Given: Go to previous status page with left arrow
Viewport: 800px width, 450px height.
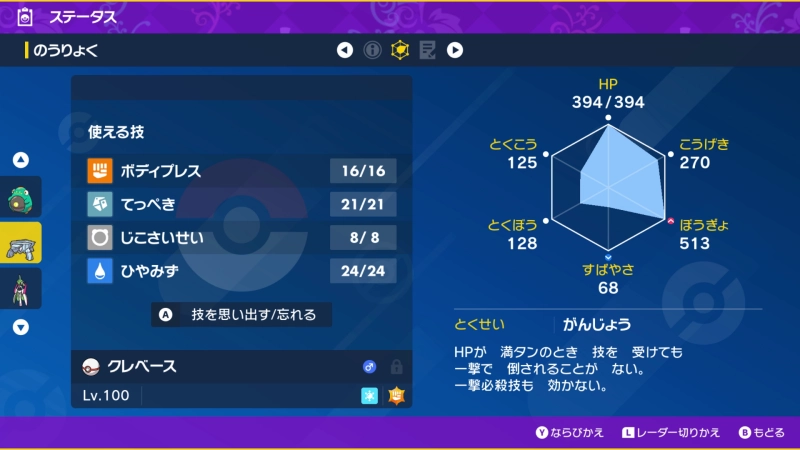Looking at the screenshot, I should (x=345, y=50).
